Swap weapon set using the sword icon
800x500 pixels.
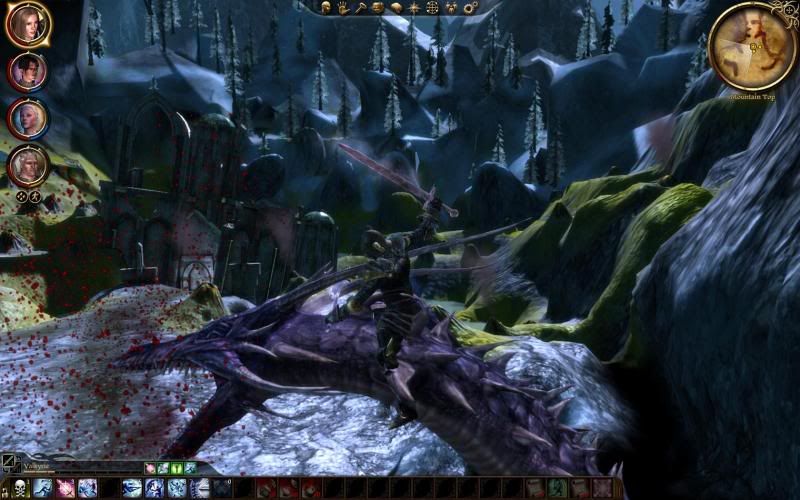[x=10, y=463]
